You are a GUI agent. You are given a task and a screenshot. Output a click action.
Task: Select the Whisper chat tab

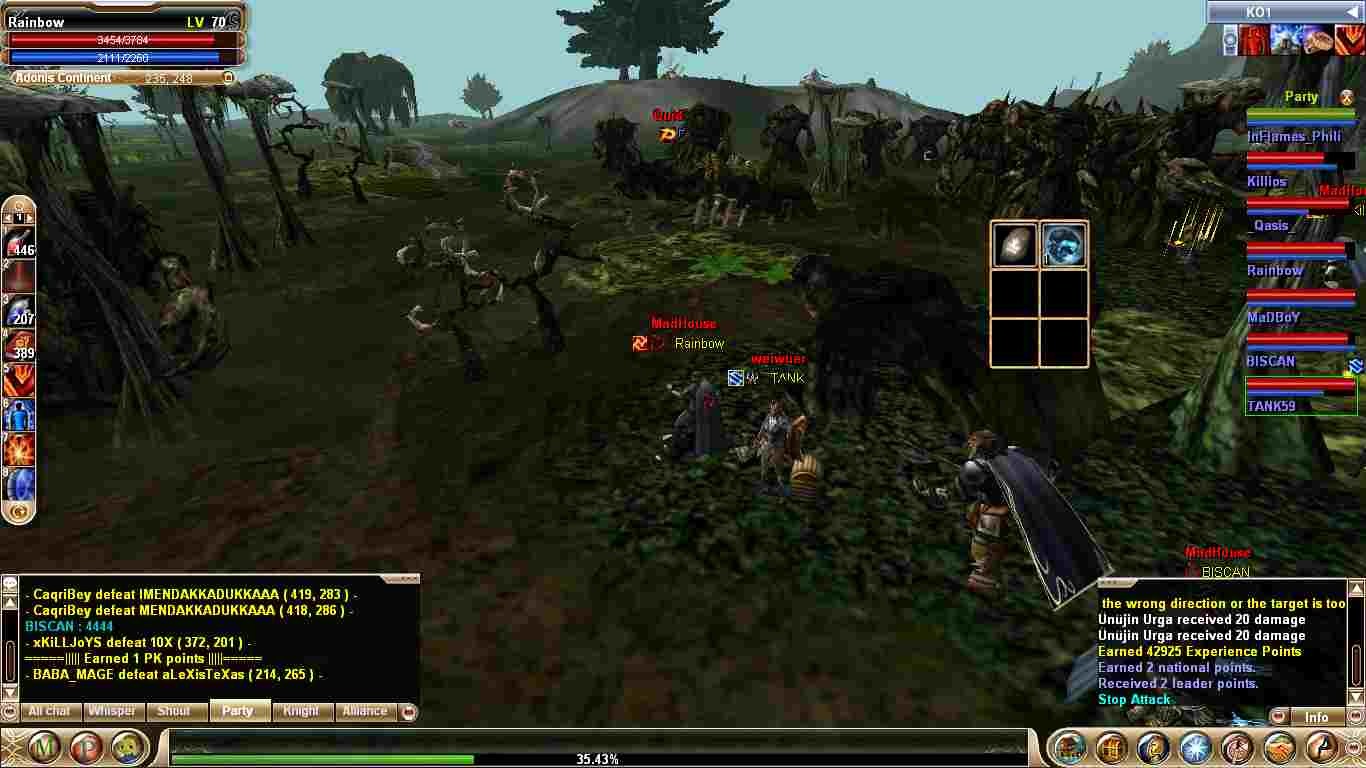(112, 711)
